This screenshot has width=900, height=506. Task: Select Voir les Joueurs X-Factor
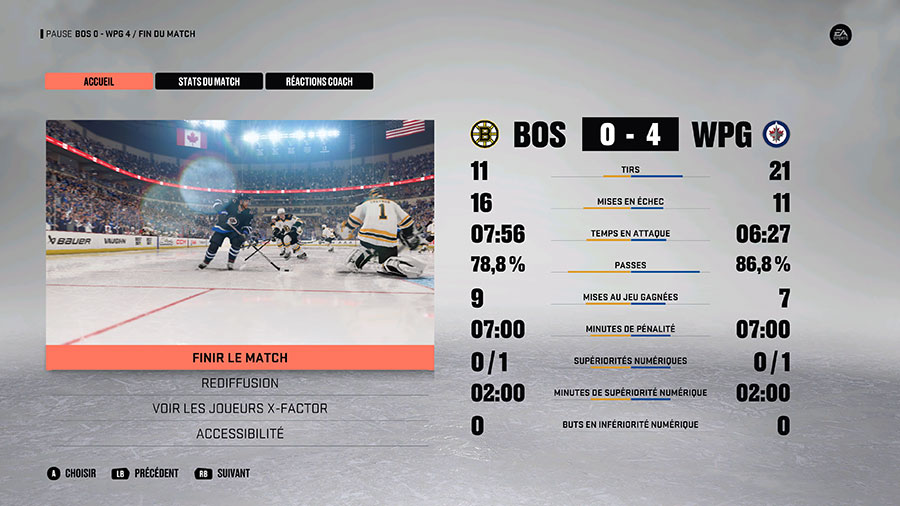(240, 408)
